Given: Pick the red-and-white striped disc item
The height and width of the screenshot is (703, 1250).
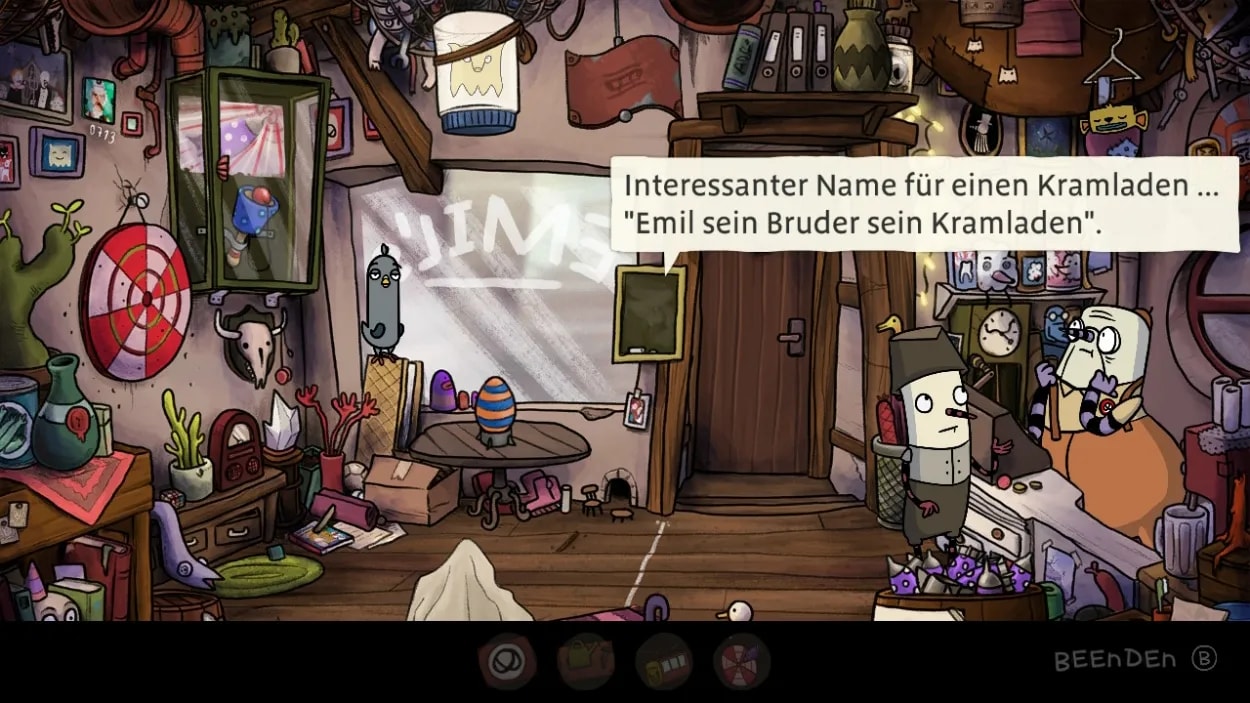Looking at the screenshot, I should [x=741, y=661].
